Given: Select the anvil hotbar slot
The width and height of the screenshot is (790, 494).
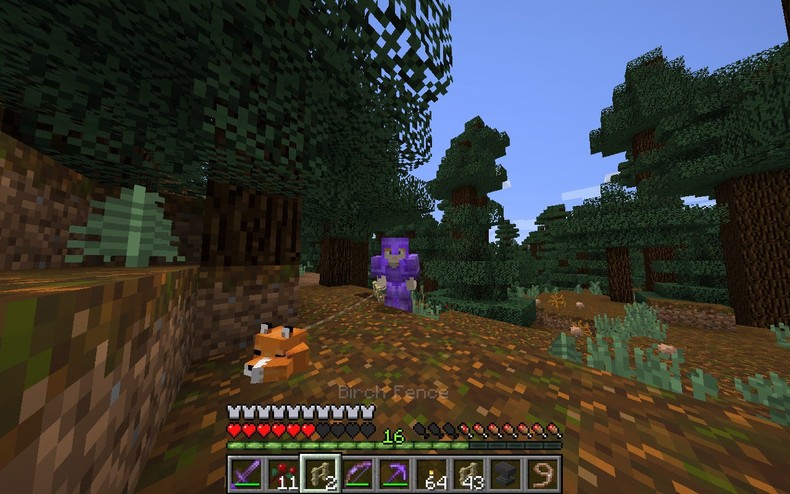Looking at the screenshot, I should [507, 472].
